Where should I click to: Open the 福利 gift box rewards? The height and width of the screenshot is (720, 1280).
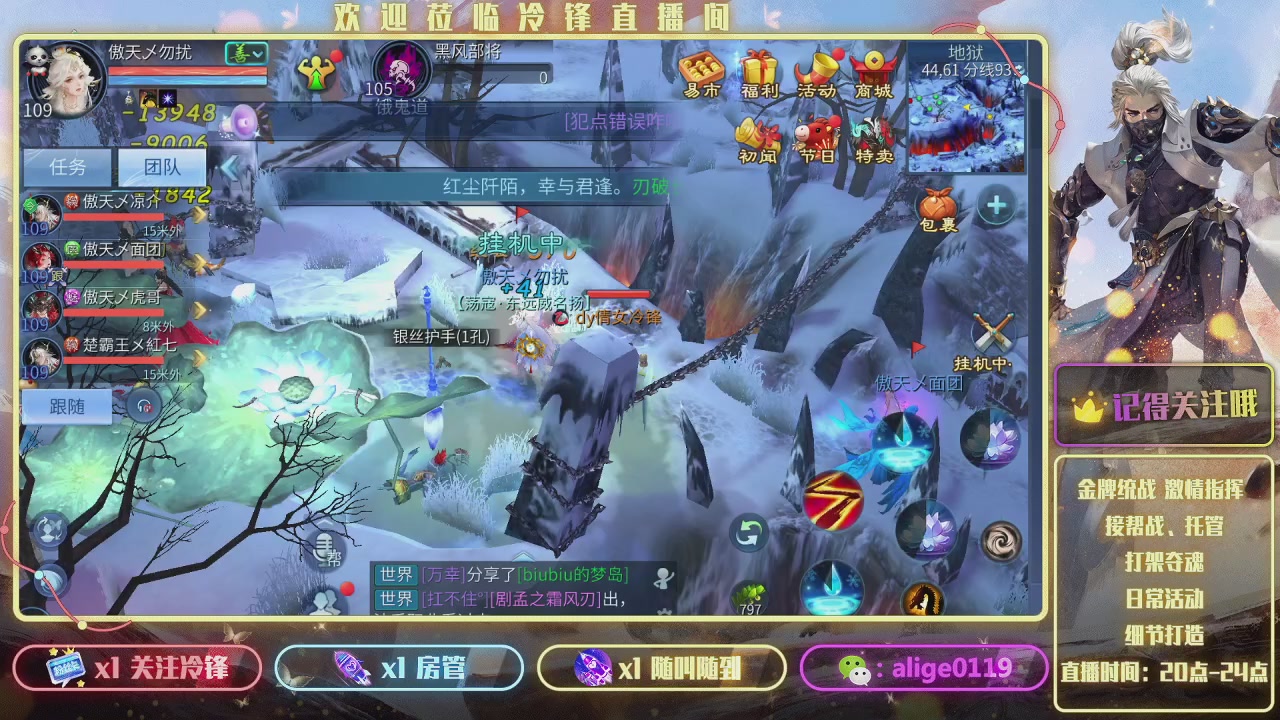coord(760,73)
